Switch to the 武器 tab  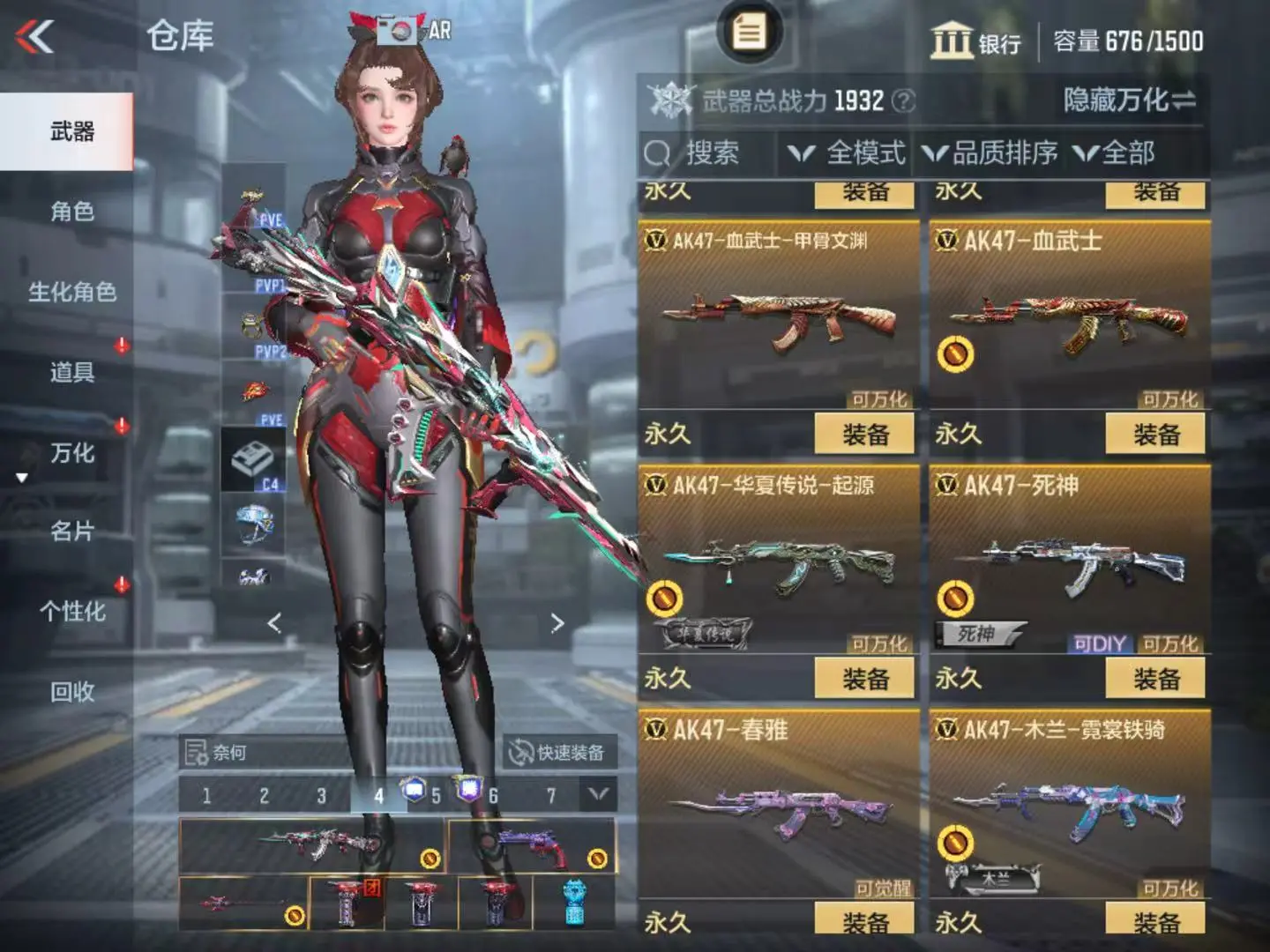pyautogui.click(x=71, y=132)
